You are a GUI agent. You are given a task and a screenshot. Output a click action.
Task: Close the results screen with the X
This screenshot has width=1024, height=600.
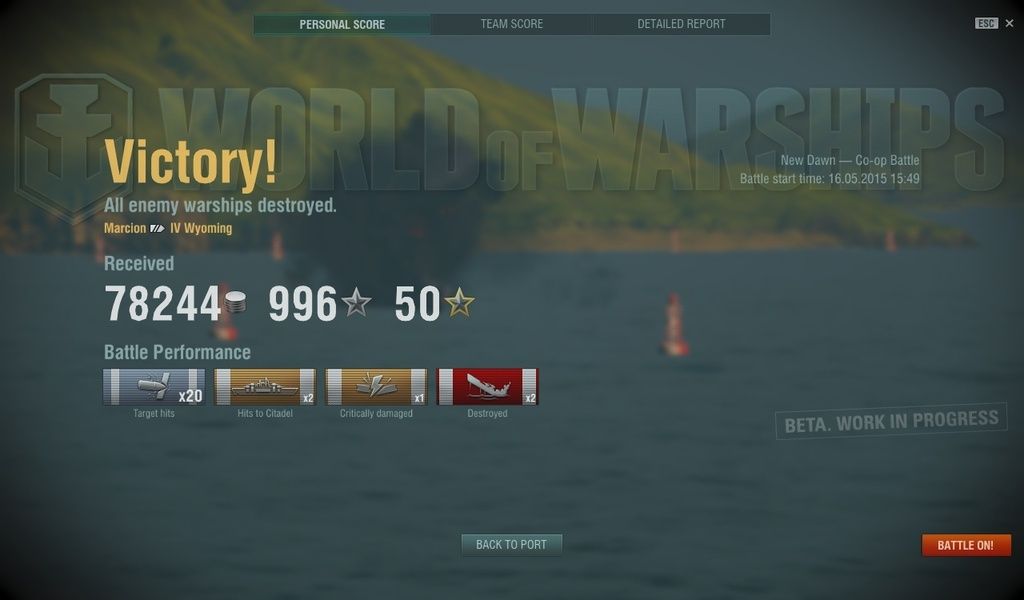pyautogui.click(x=1009, y=23)
